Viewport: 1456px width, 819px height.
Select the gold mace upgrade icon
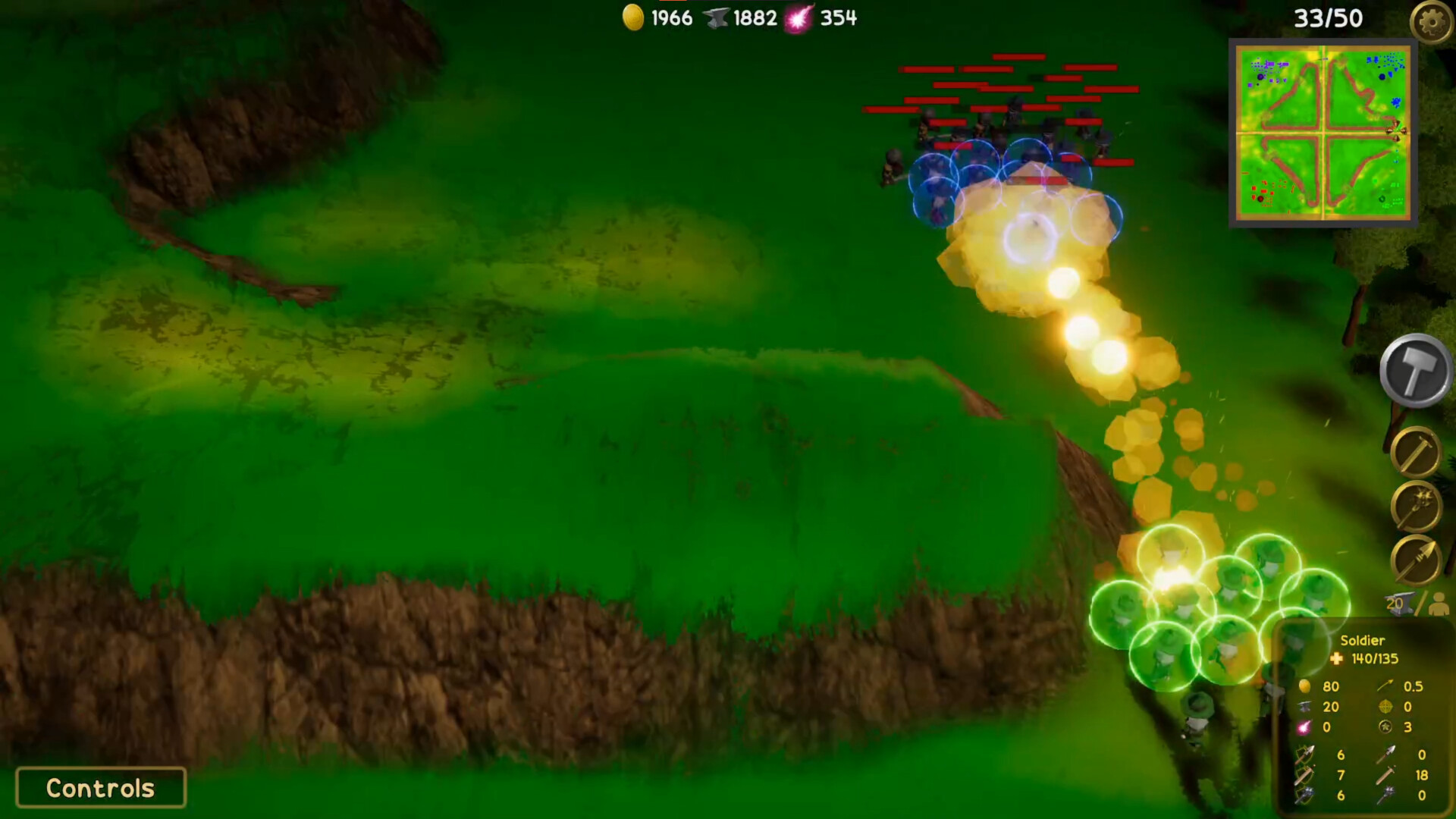click(x=1415, y=506)
